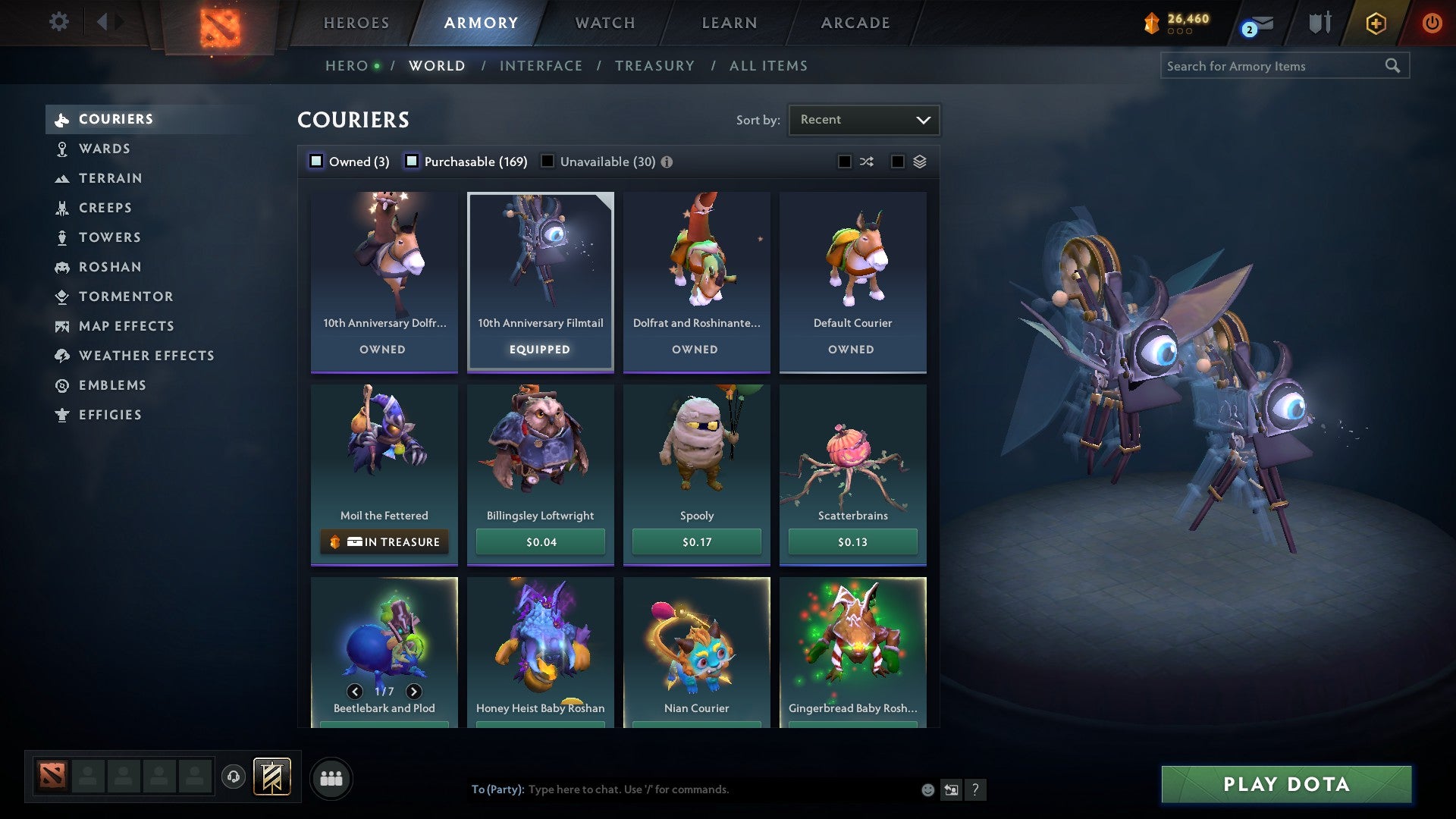Open the Sort by Recent dropdown
1456x819 pixels.
pos(863,119)
